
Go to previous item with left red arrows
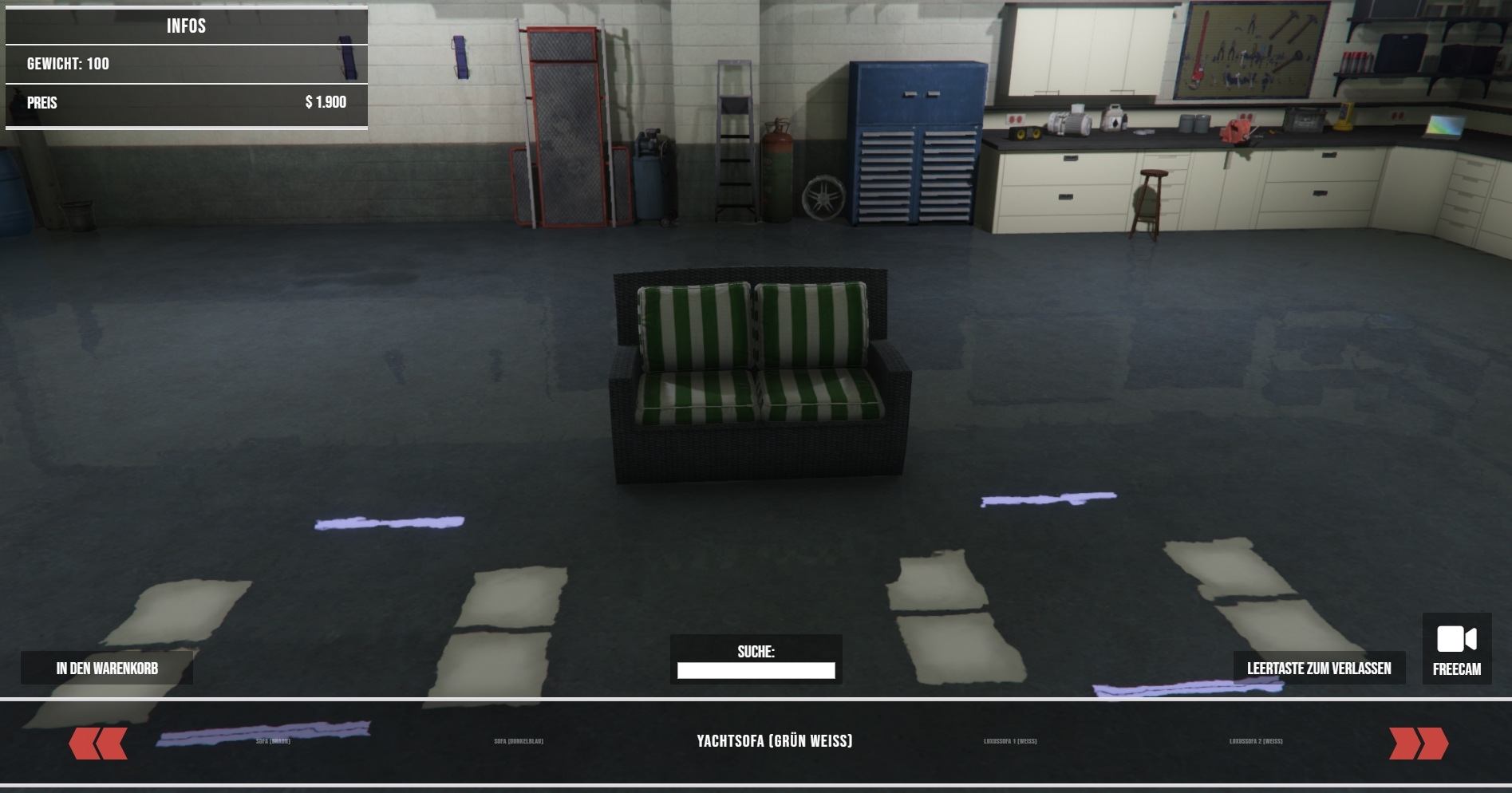[x=98, y=743]
